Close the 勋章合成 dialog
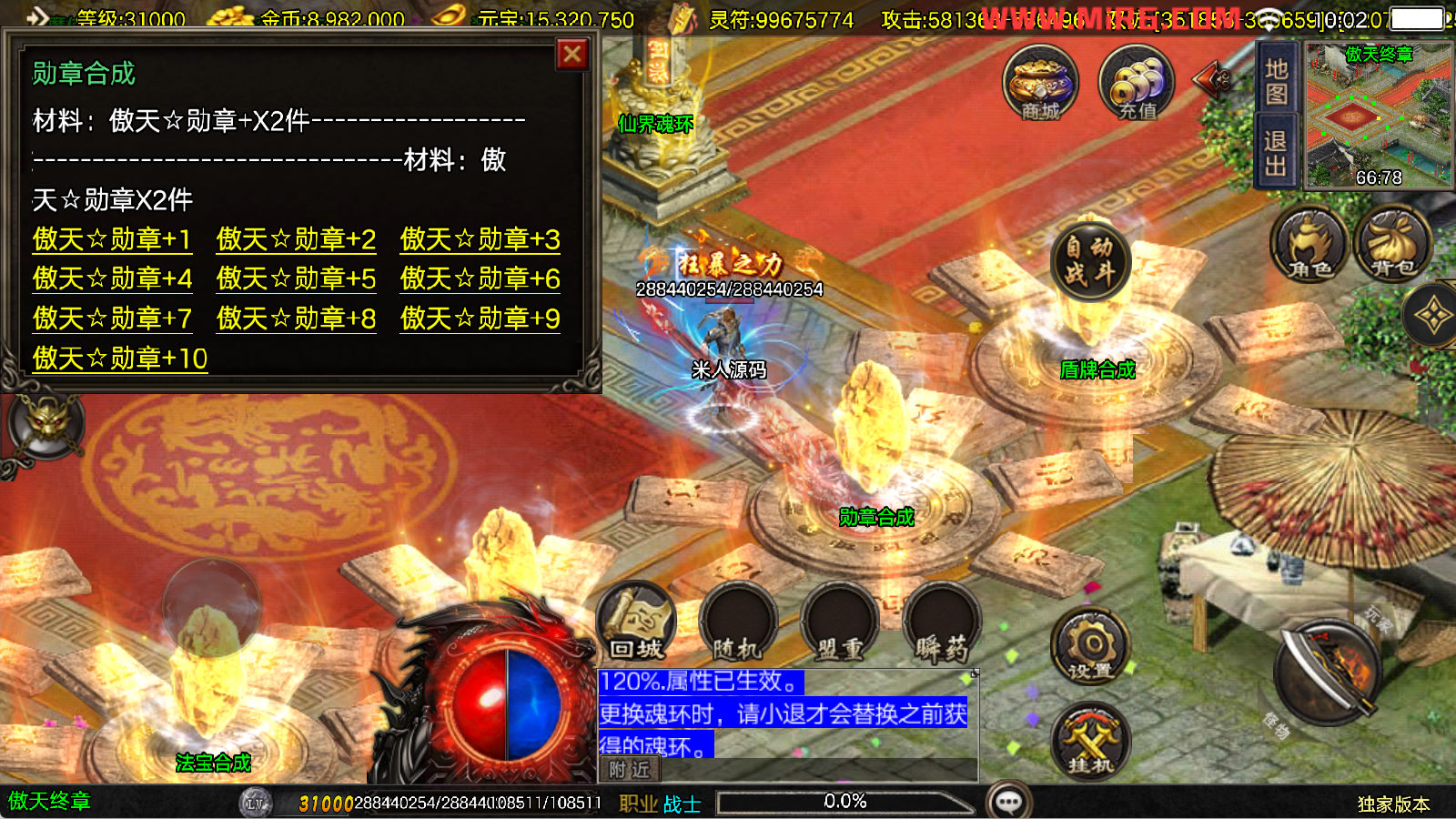The height and width of the screenshot is (819, 1456). click(572, 56)
